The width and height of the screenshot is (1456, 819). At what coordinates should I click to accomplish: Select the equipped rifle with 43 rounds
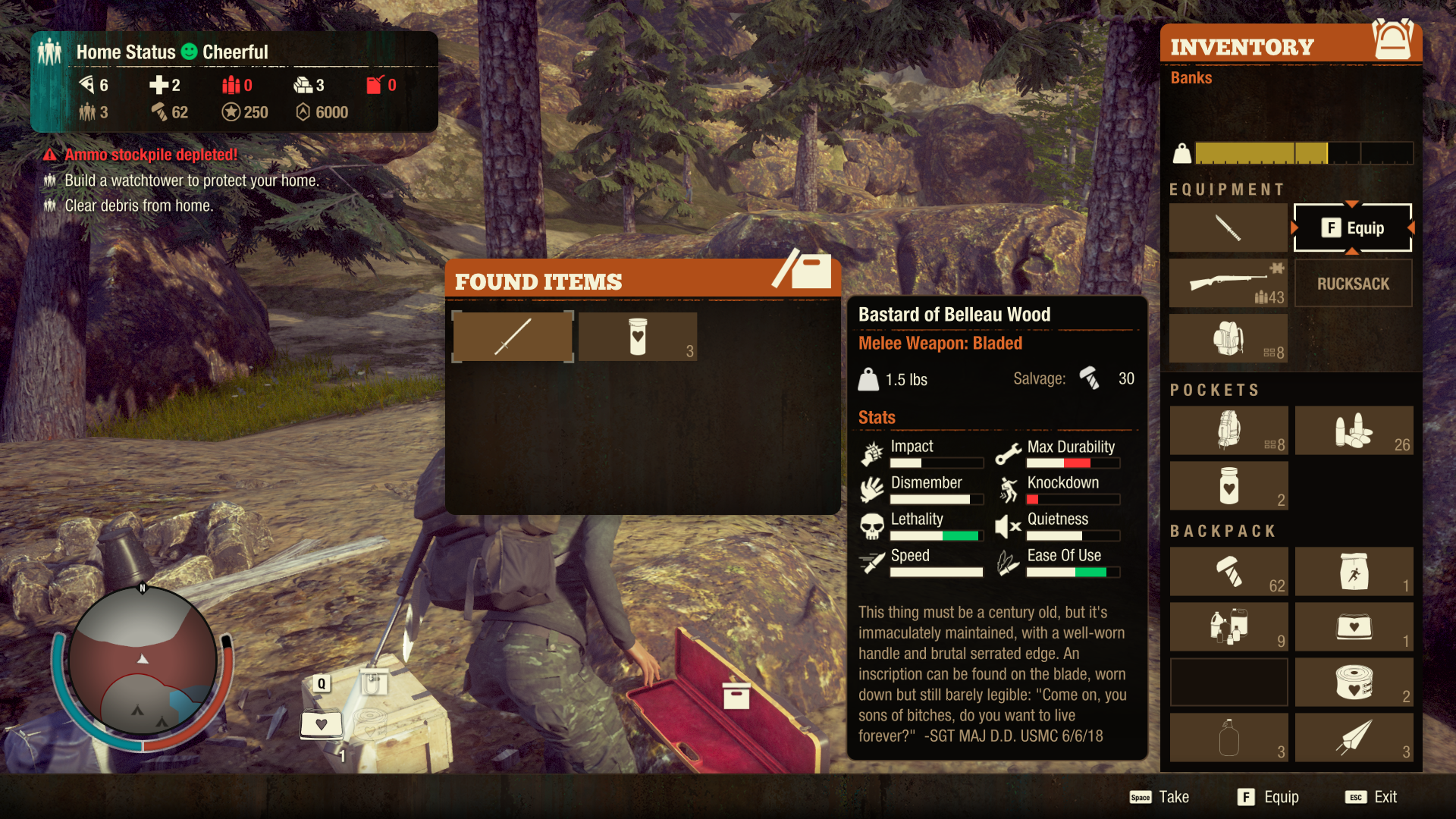[x=1228, y=283]
